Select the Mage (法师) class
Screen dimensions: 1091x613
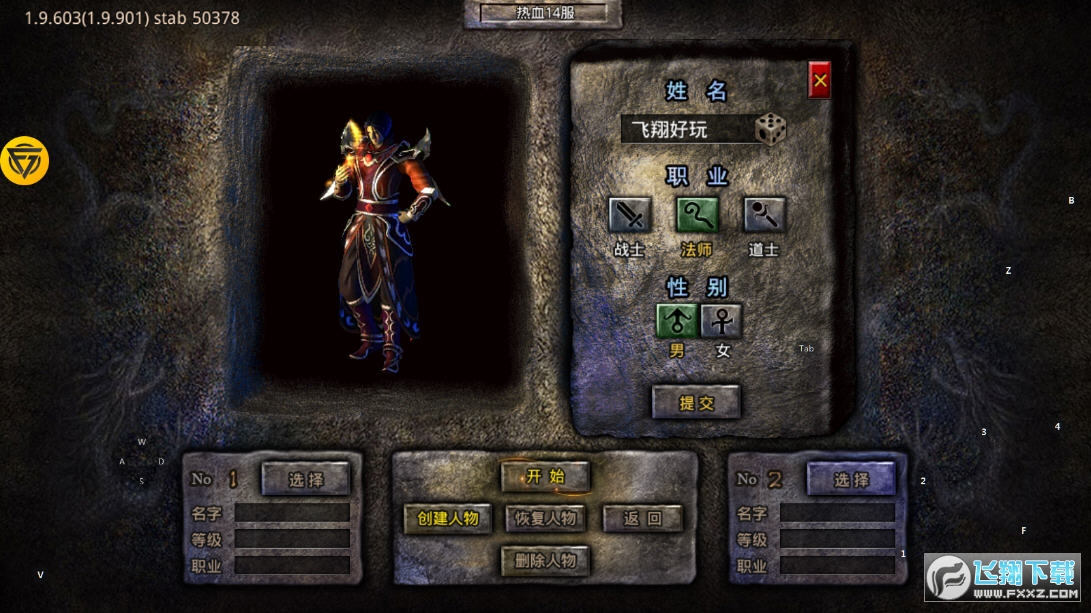(x=697, y=215)
